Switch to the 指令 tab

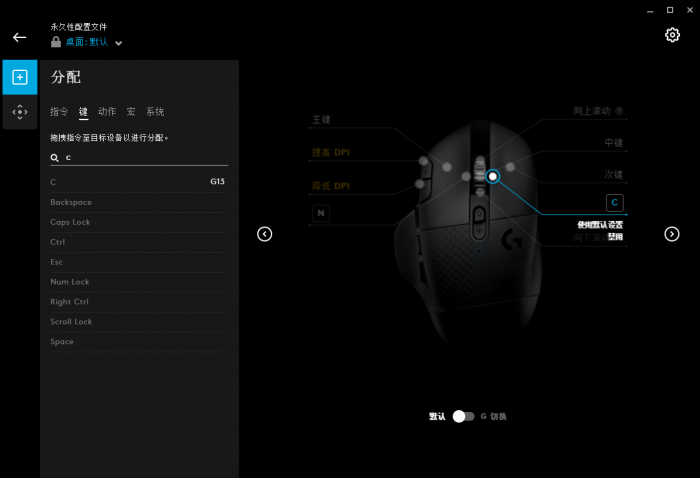point(59,112)
